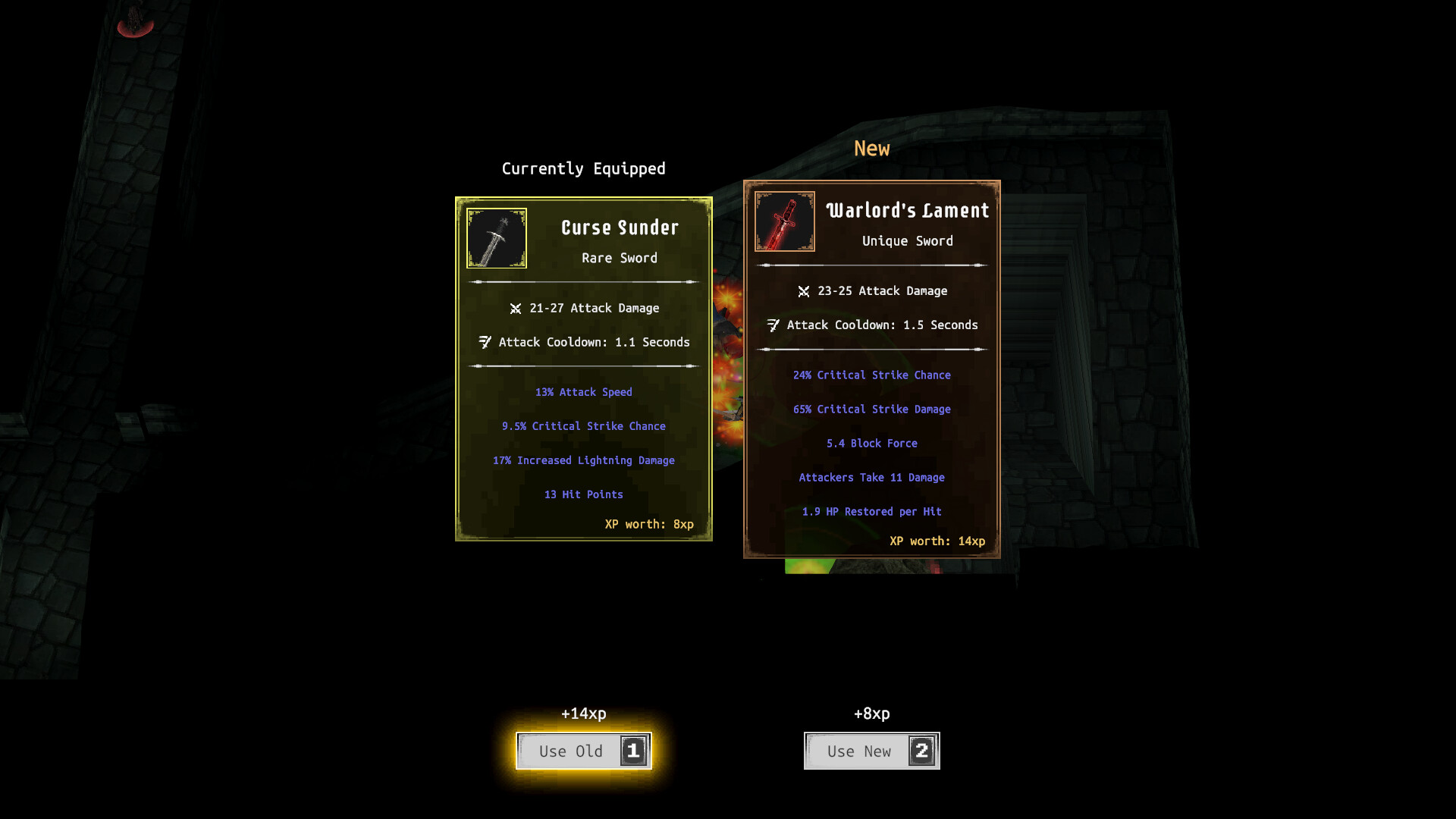Click the Curse Sunder title text
Screen dimensions: 1456x819
tap(619, 227)
